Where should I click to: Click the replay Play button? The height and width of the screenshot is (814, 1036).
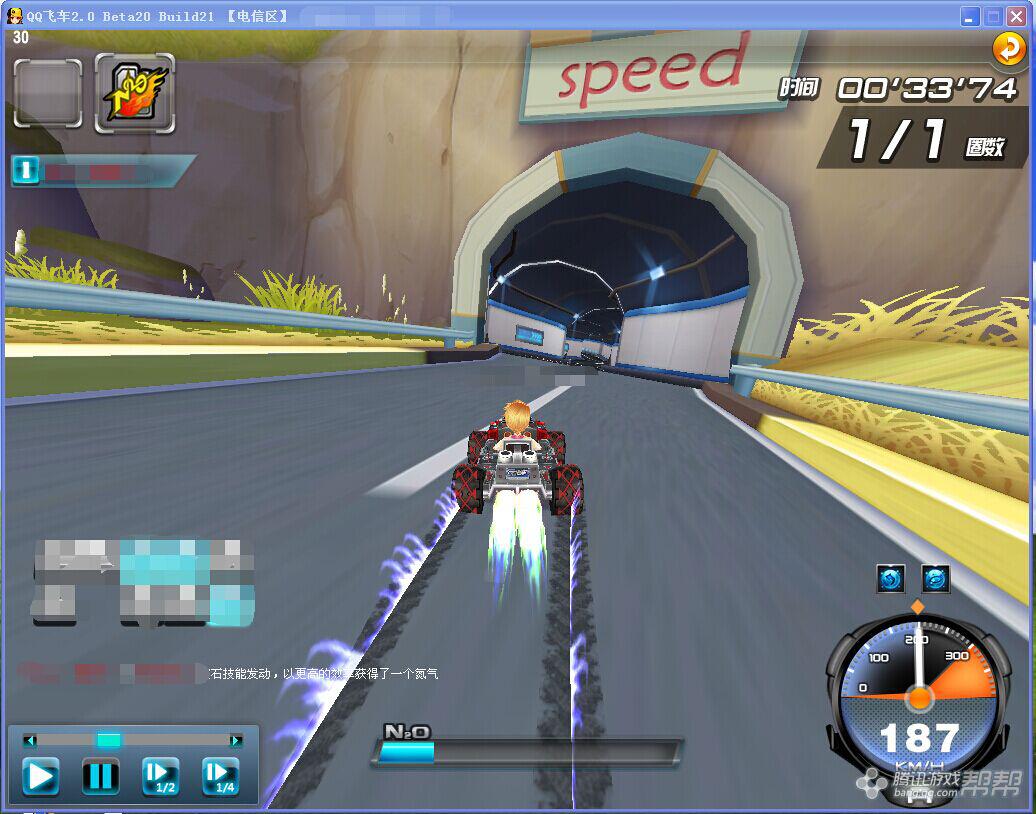click(41, 776)
